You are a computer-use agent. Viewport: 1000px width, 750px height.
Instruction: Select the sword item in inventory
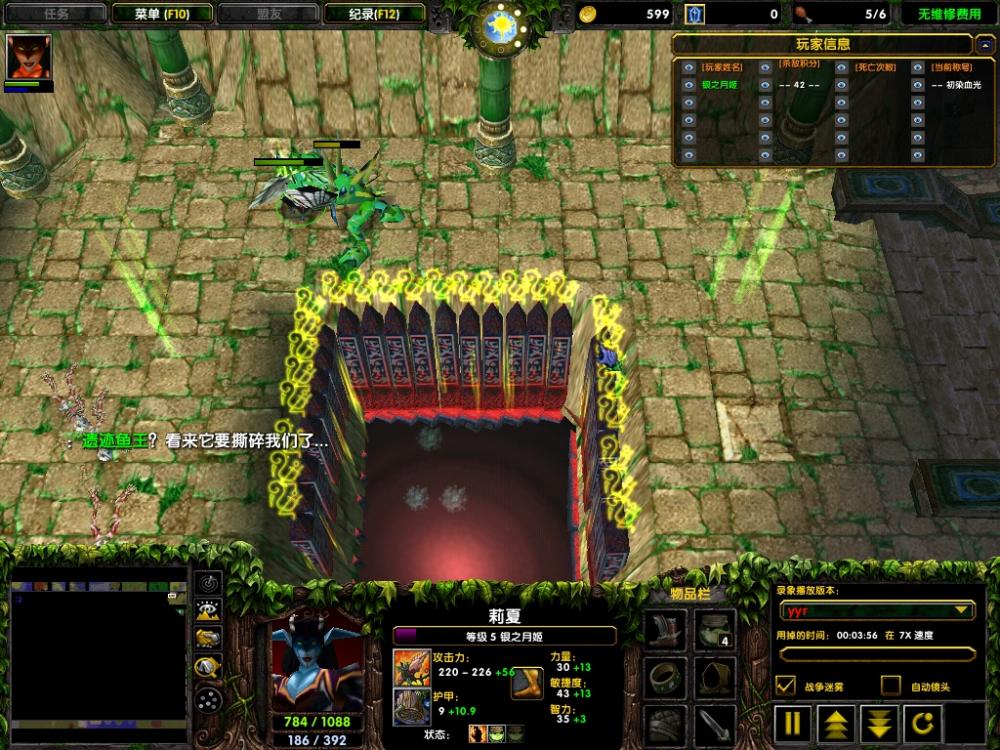pos(714,723)
